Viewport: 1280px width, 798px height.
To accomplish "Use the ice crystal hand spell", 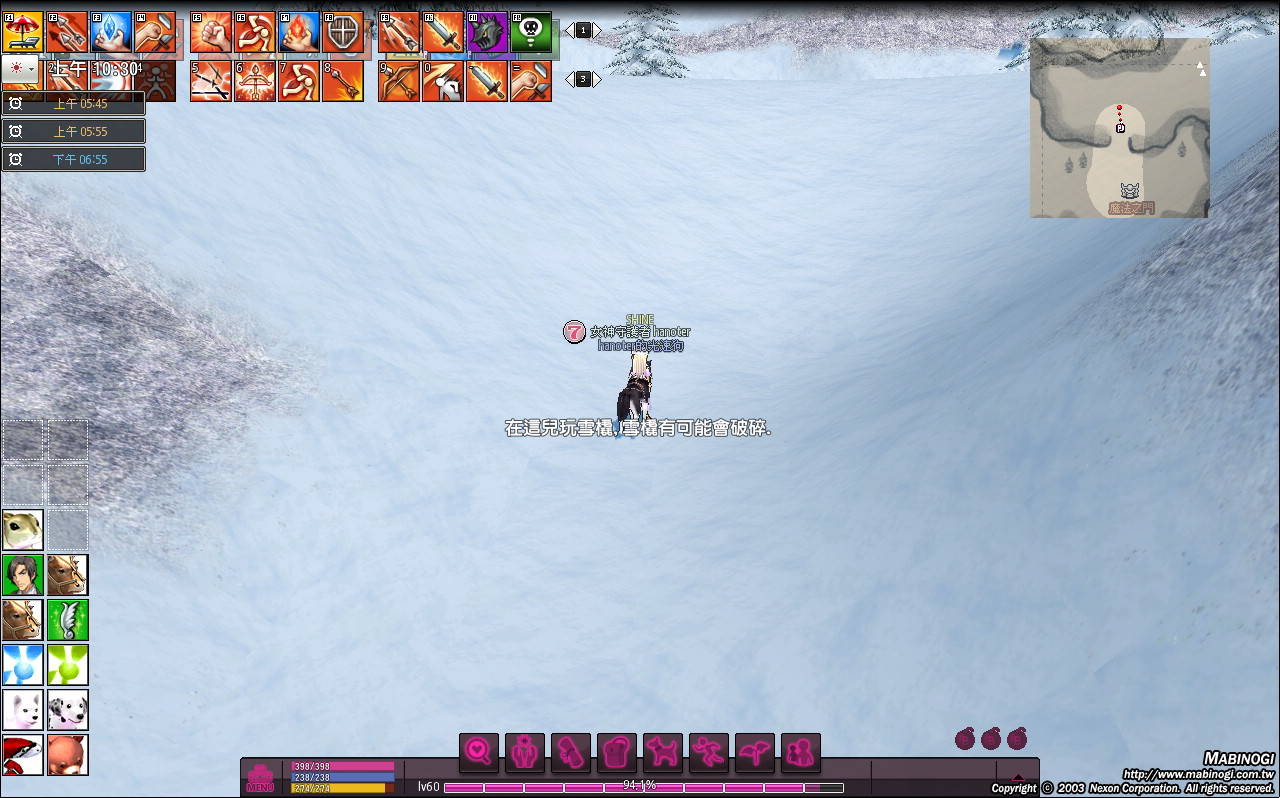I will [x=110, y=32].
